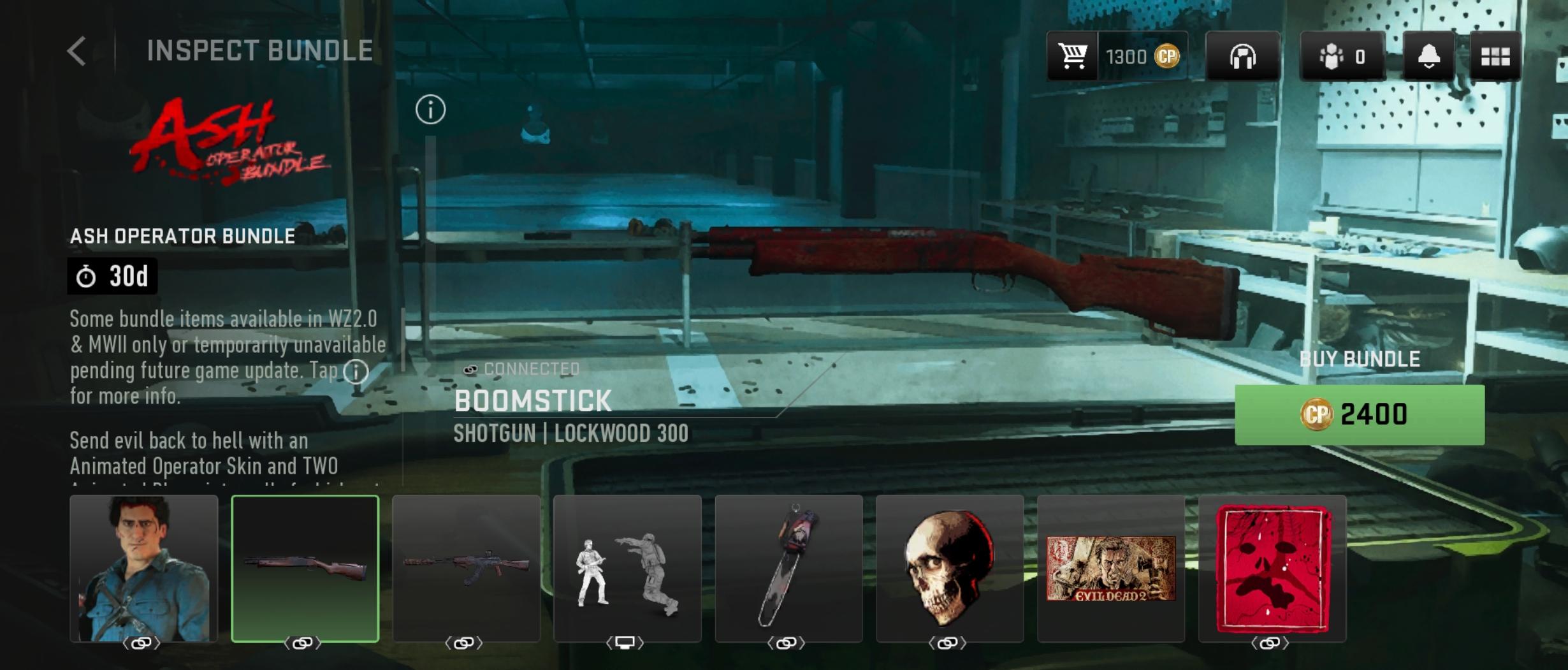Open the grid main menu
This screenshot has height=670, width=1568.
tap(1495, 57)
